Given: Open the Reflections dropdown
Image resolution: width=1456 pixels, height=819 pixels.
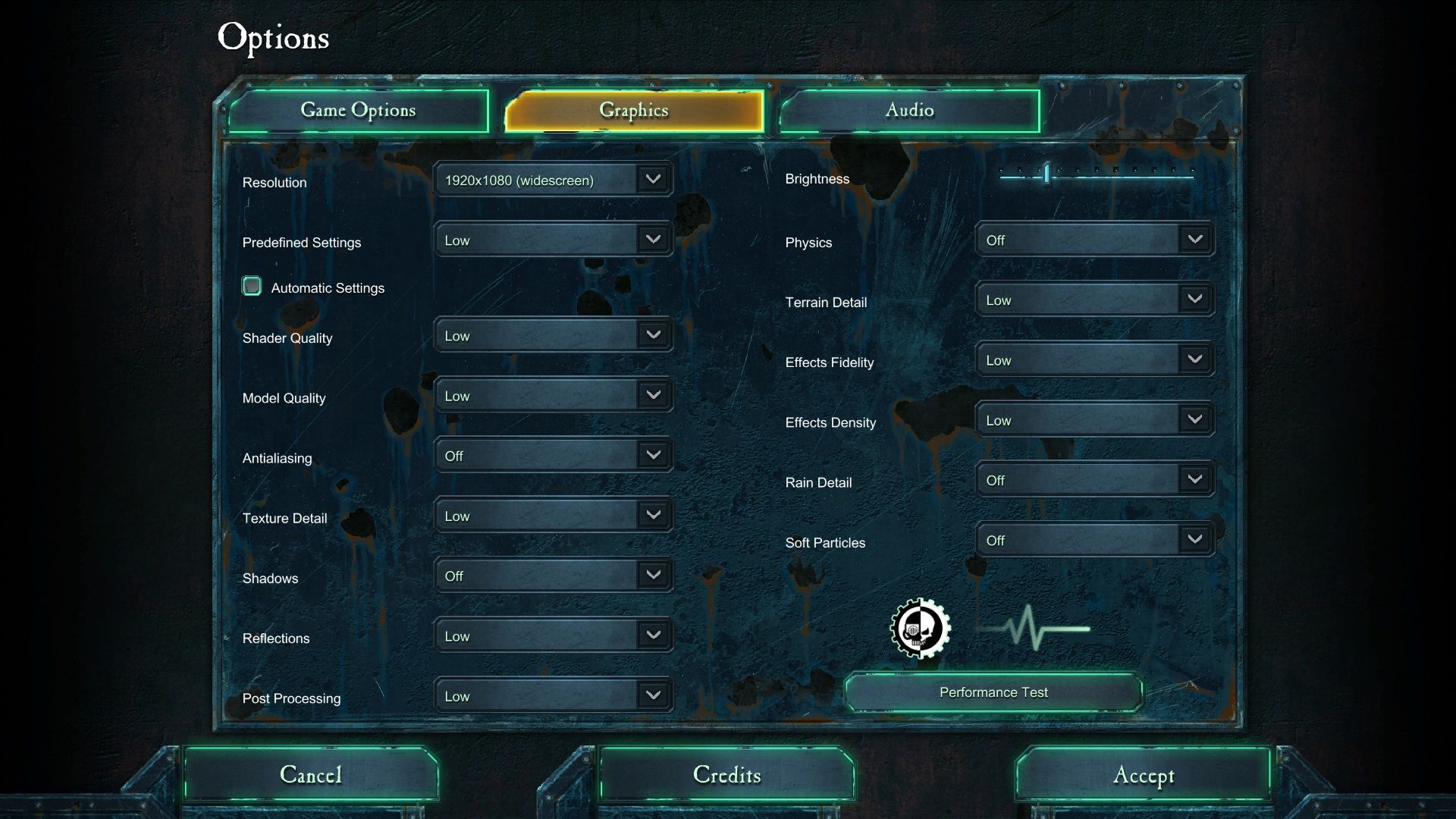Looking at the screenshot, I should click(553, 635).
